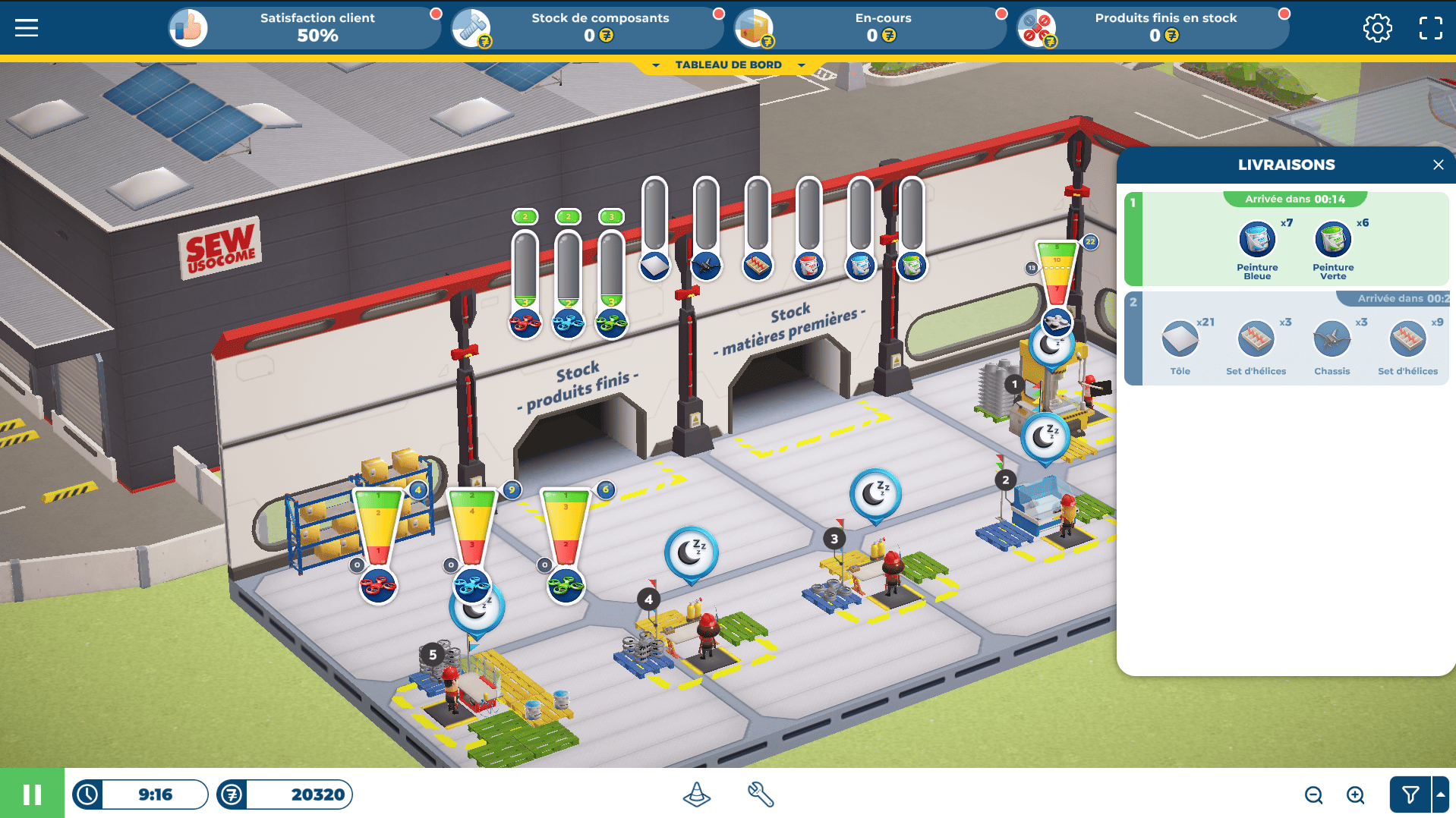
Task: Open the Satisfaction client indicator
Action: pyautogui.click(x=304, y=28)
